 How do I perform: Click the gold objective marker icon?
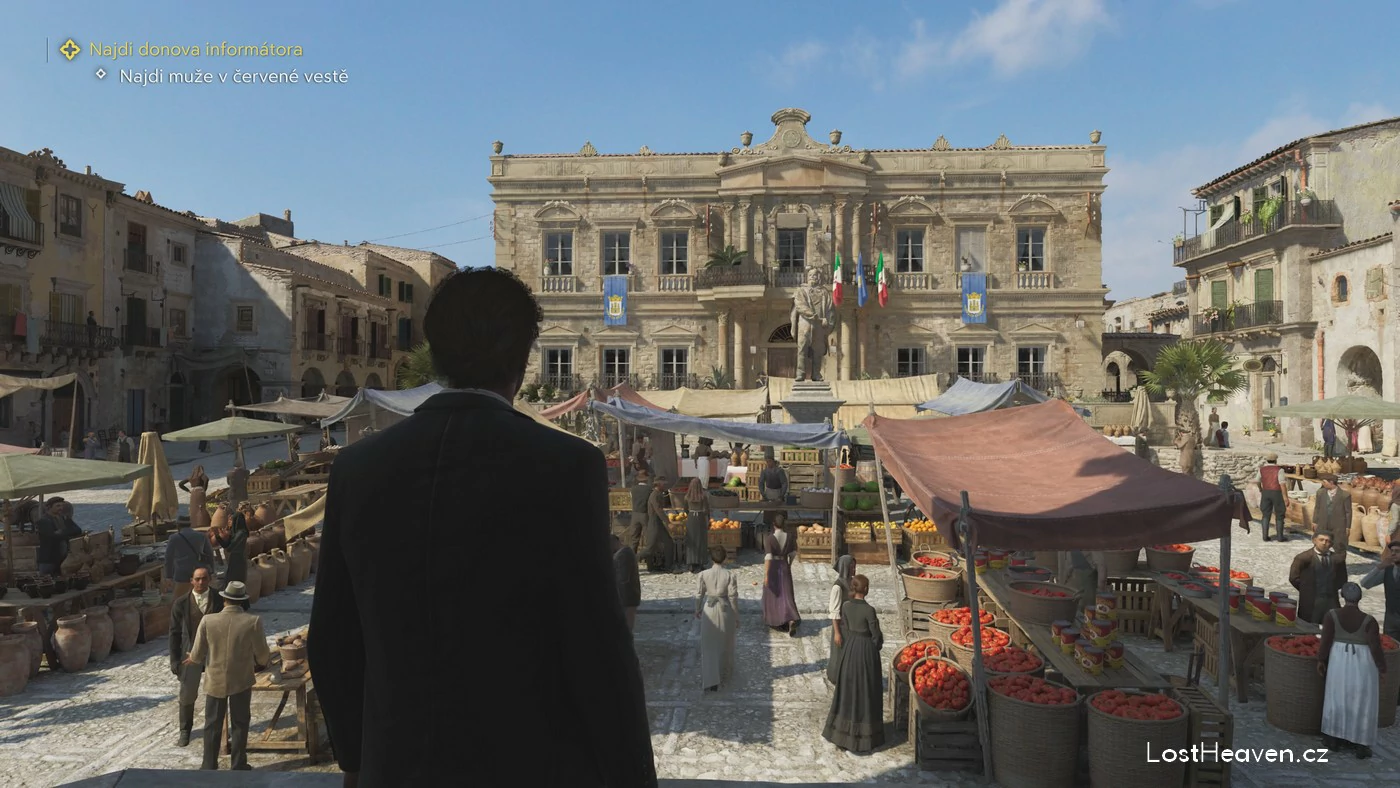69,49
